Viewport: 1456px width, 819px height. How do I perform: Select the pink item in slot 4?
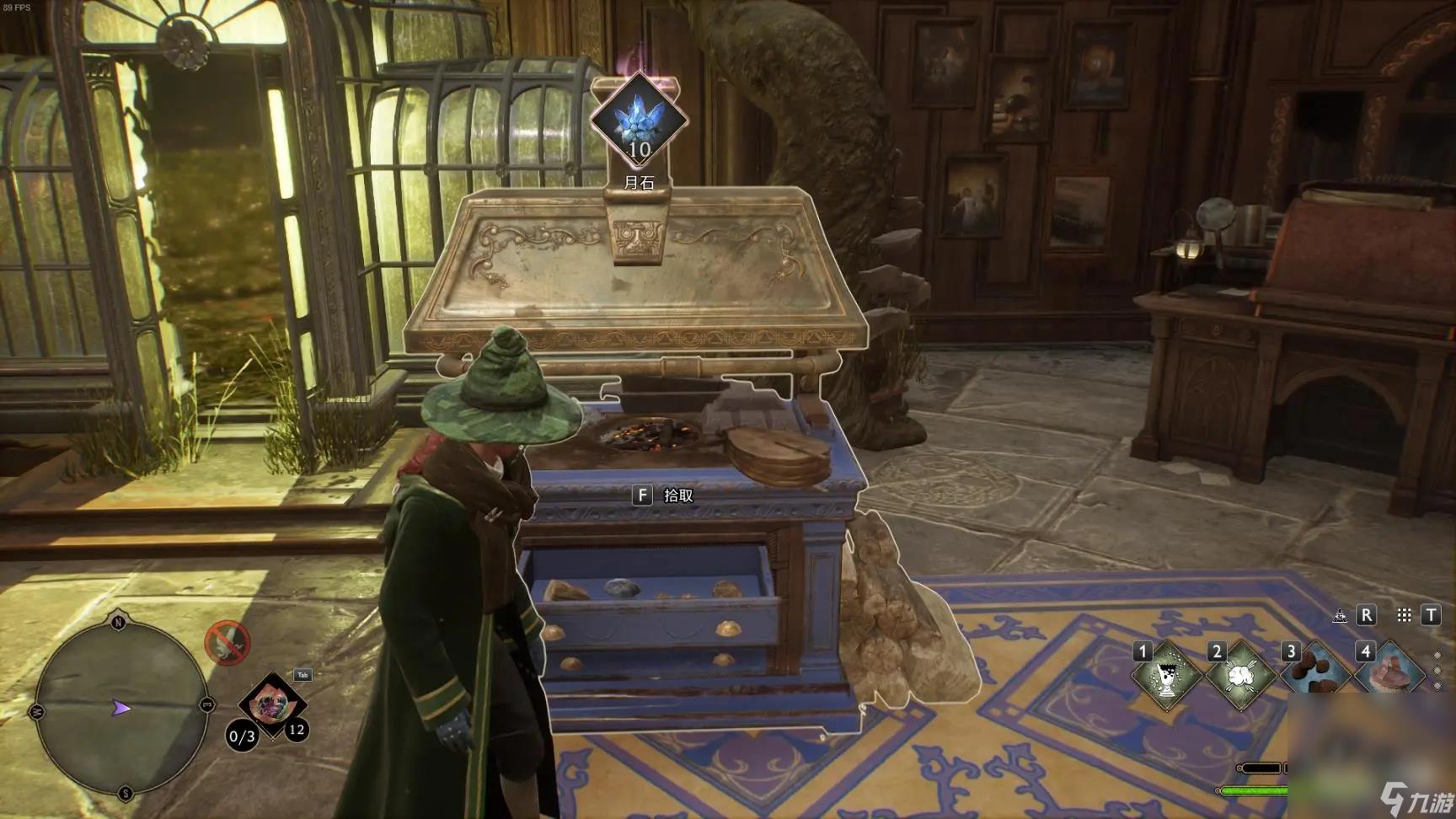pyautogui.click(x=1389, y=674)
